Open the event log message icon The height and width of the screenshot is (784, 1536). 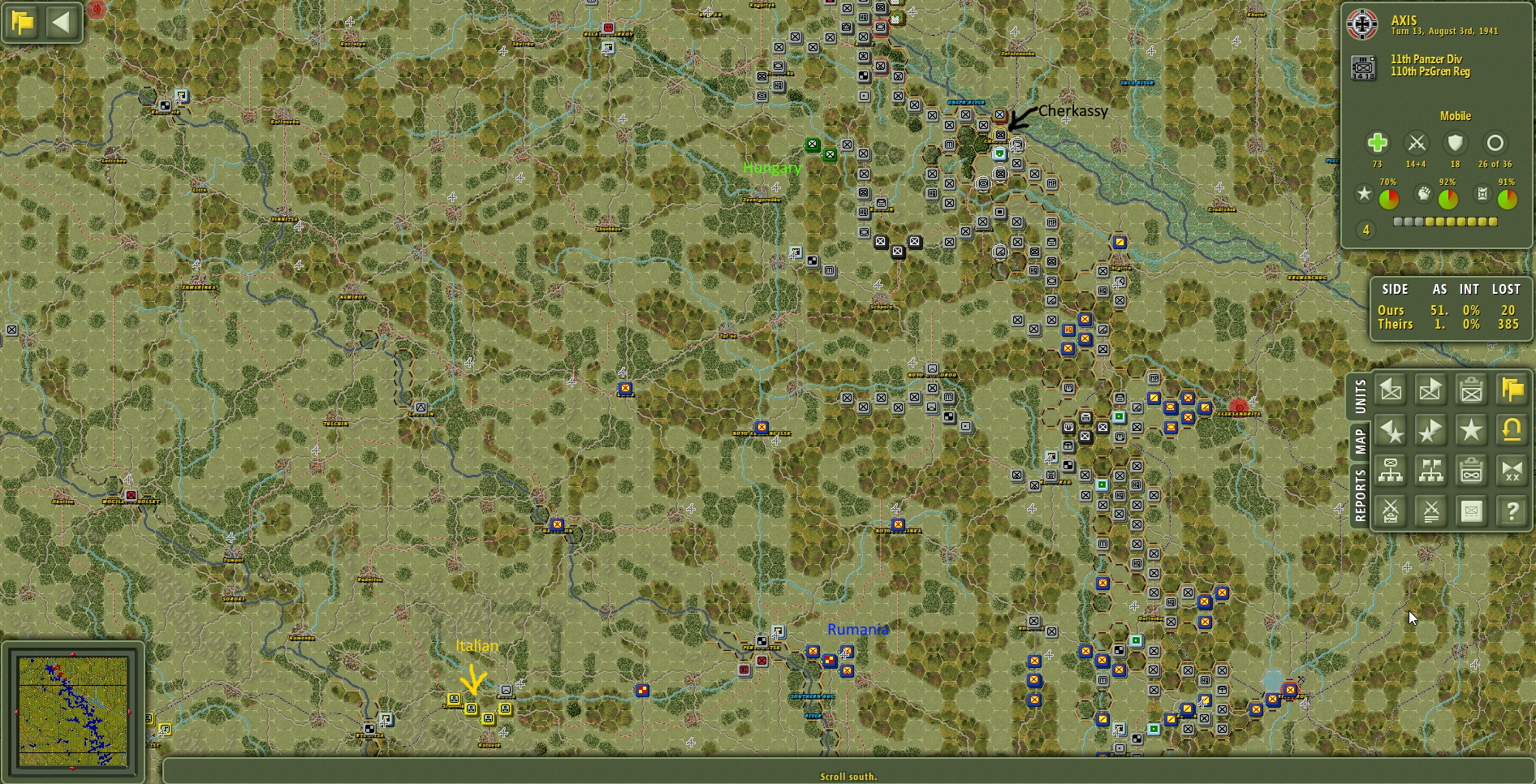(x=1472, y=511)
